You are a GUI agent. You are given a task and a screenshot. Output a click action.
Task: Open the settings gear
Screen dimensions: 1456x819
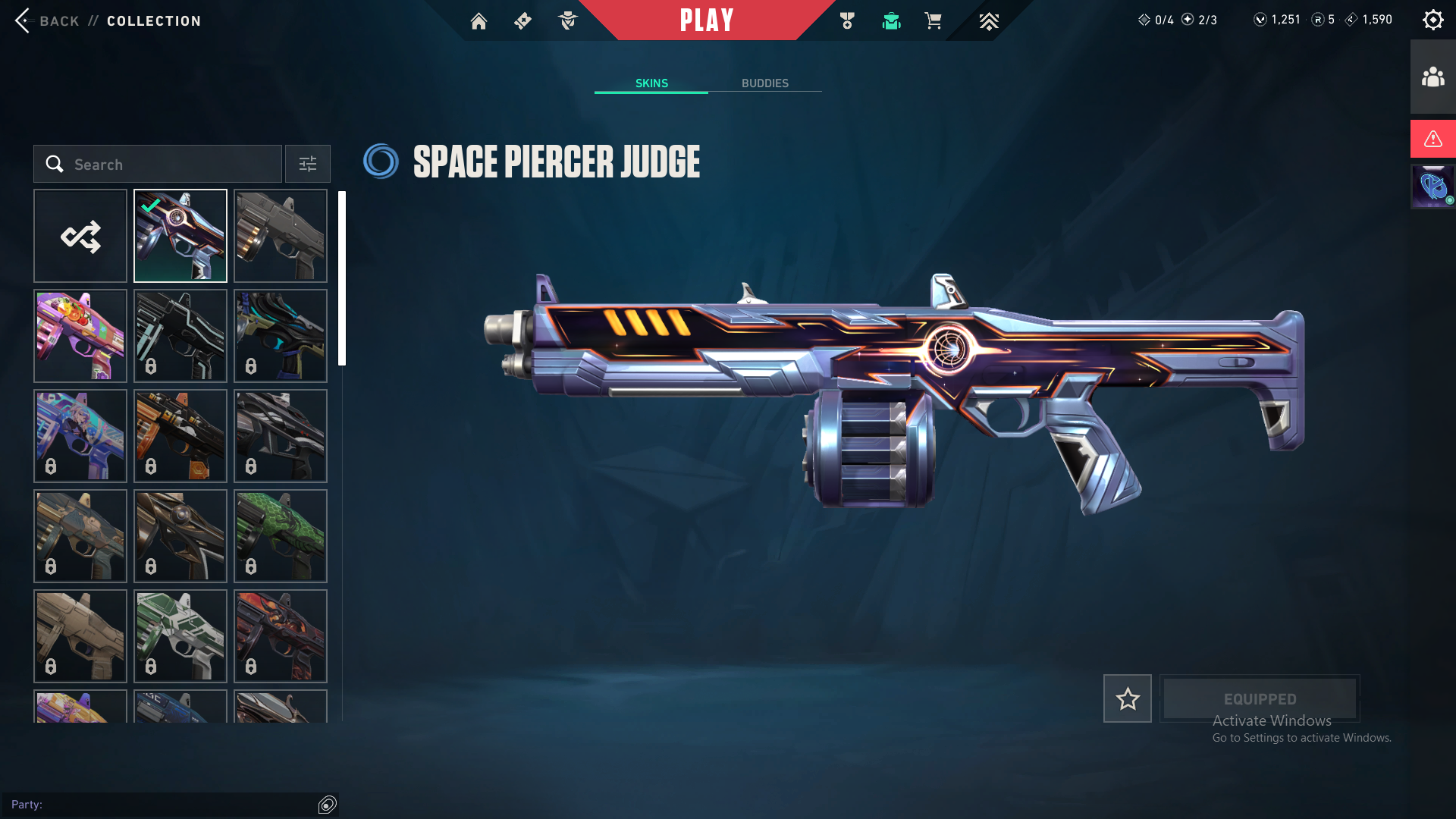pyautogui.click(x=1432, y=20)
